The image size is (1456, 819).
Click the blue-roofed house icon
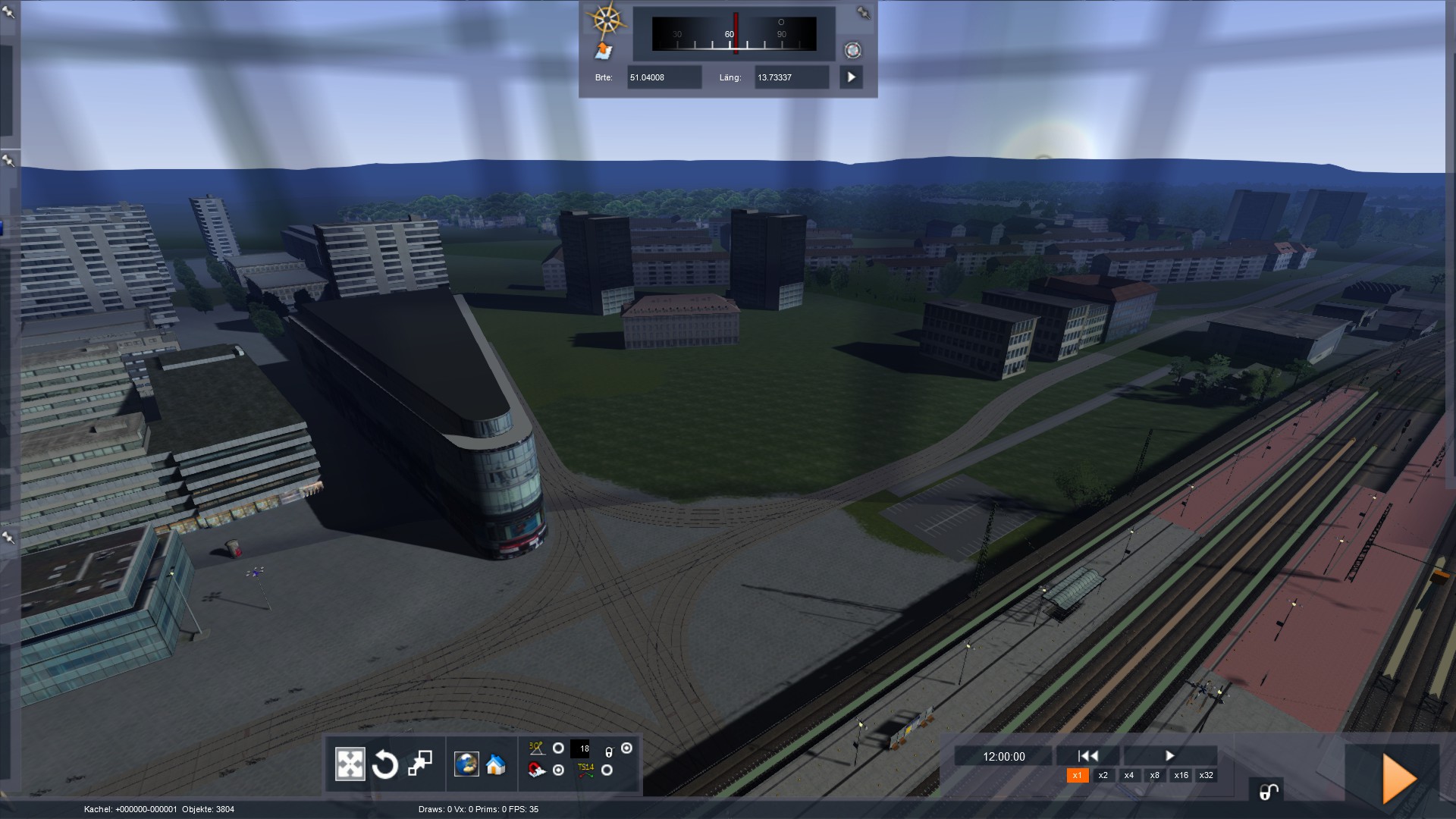click(496, 764)
